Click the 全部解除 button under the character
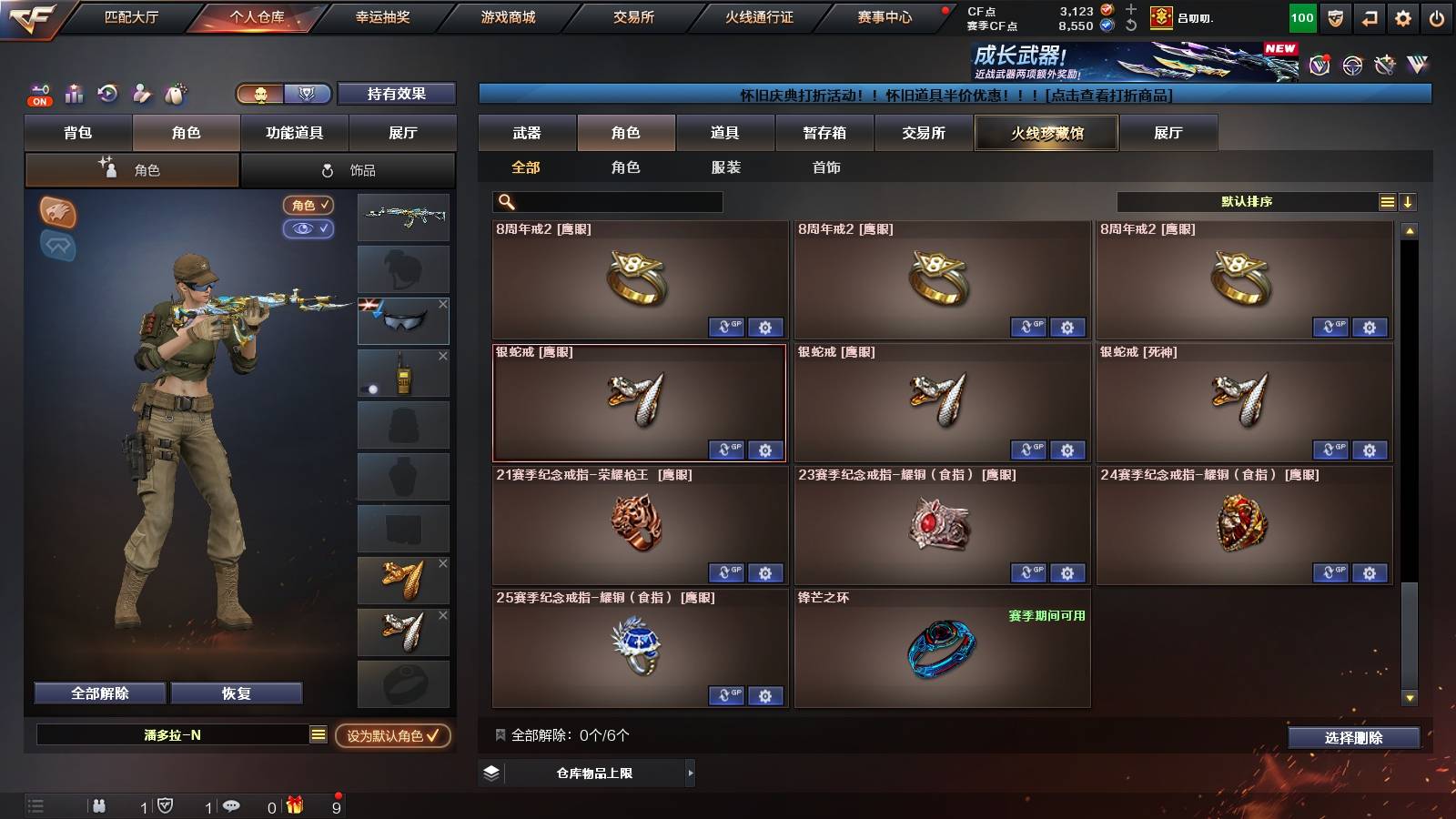Image resolution: width=1456 pixels, height=819 pixels. 98,693
